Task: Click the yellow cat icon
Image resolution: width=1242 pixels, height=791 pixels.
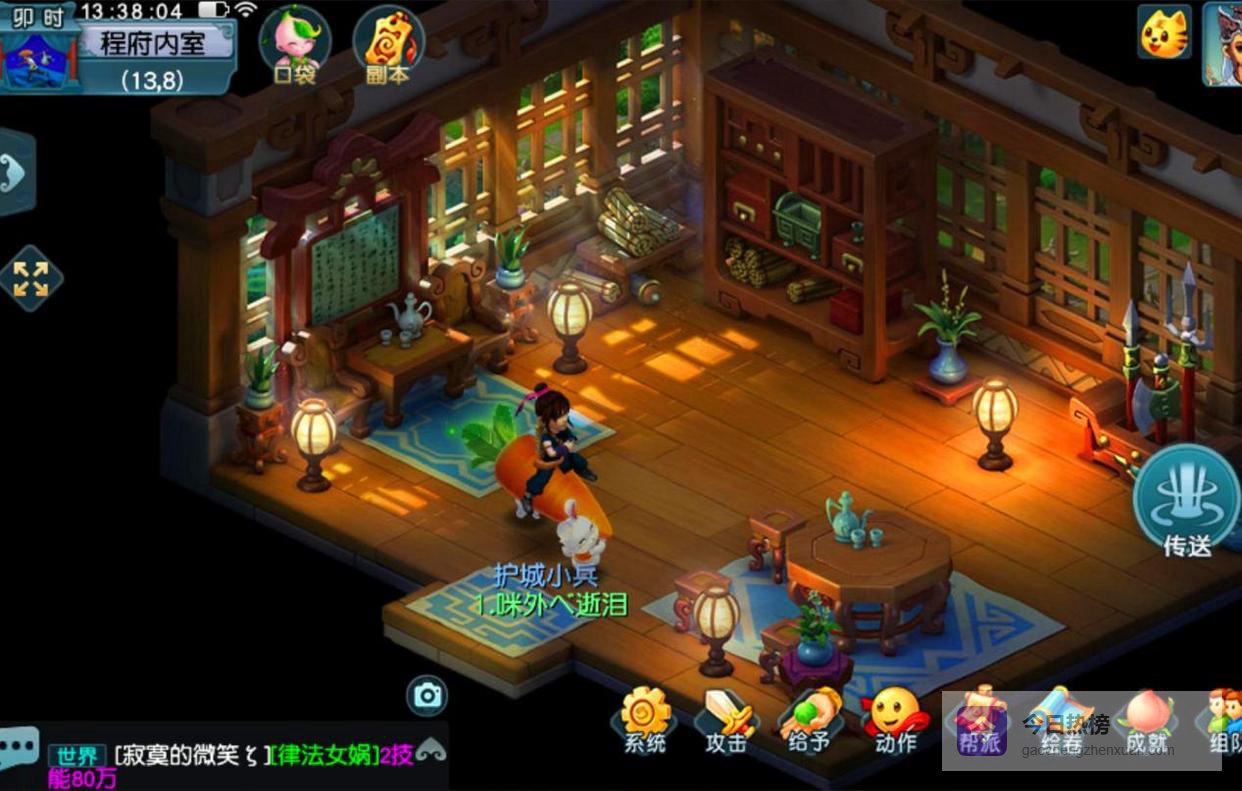Action: click(x=1164, y=32)
